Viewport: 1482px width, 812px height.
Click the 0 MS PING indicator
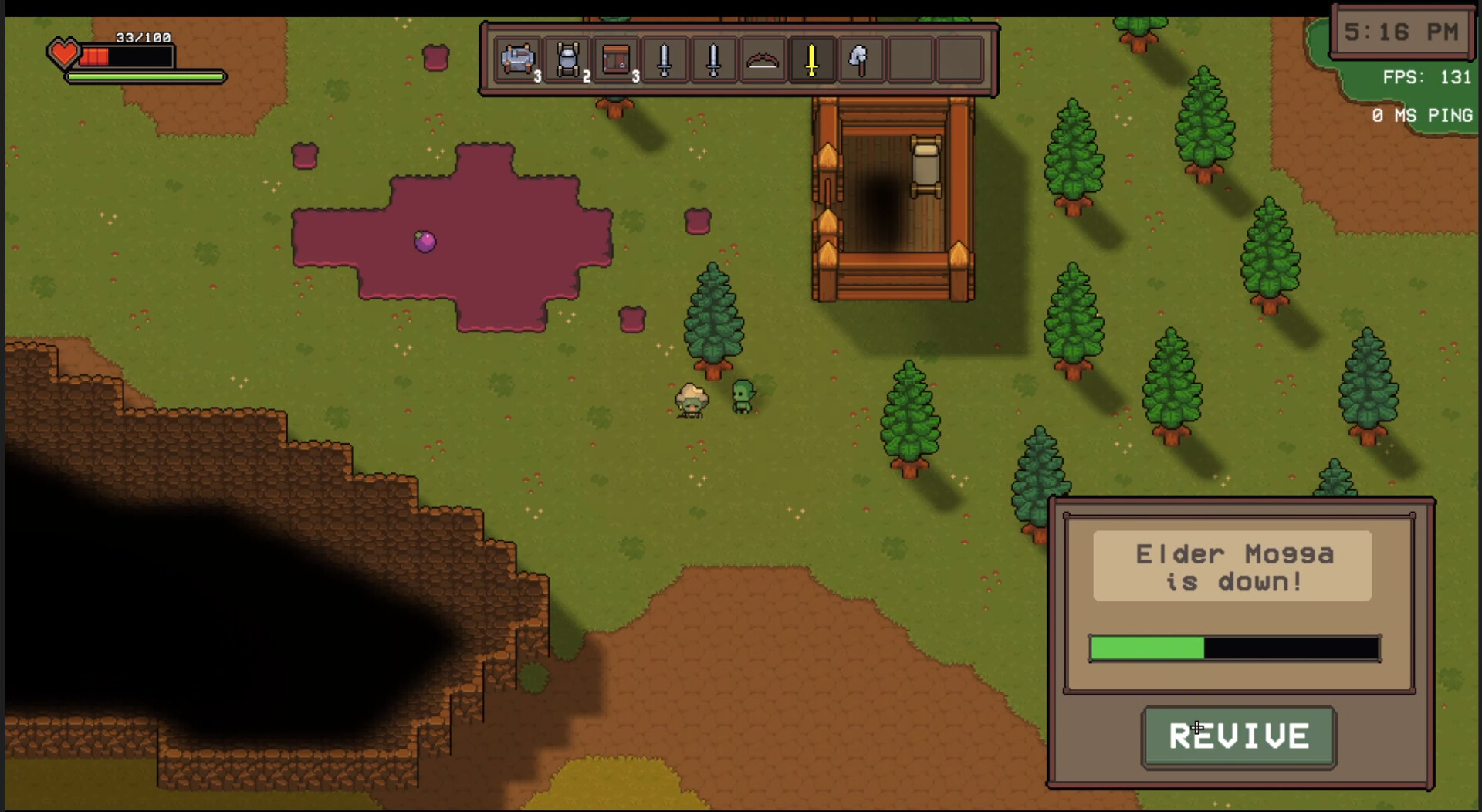(x=1423, y=115)
